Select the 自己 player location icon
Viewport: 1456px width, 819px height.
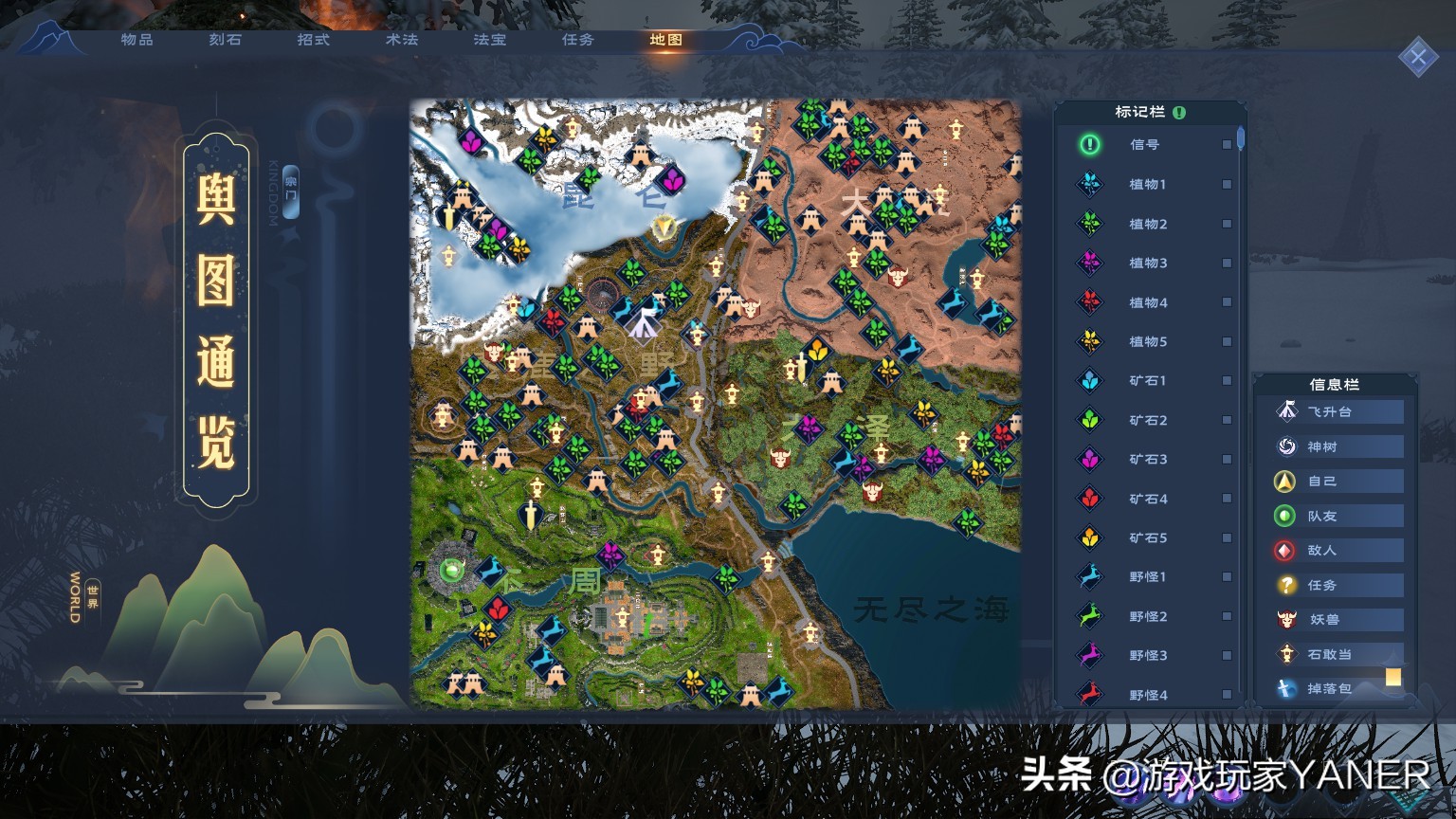[1286, 481]
